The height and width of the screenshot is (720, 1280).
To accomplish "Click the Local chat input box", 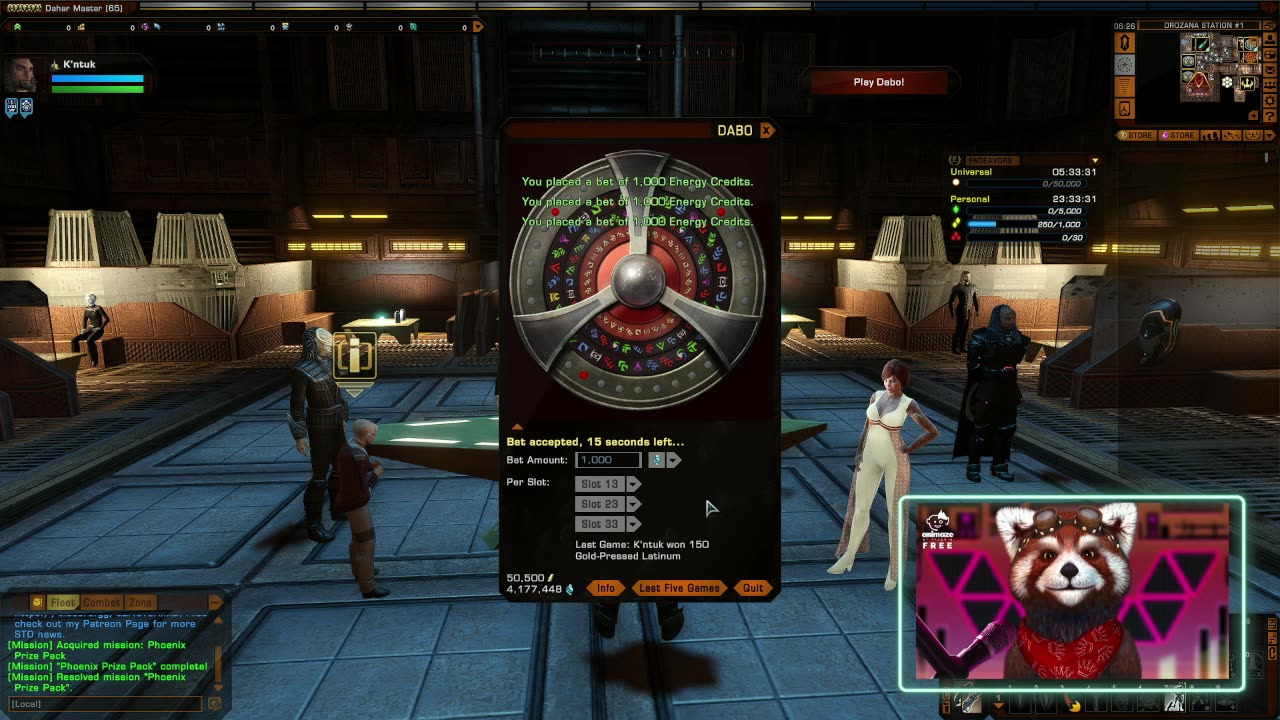I will coord(105,704).
